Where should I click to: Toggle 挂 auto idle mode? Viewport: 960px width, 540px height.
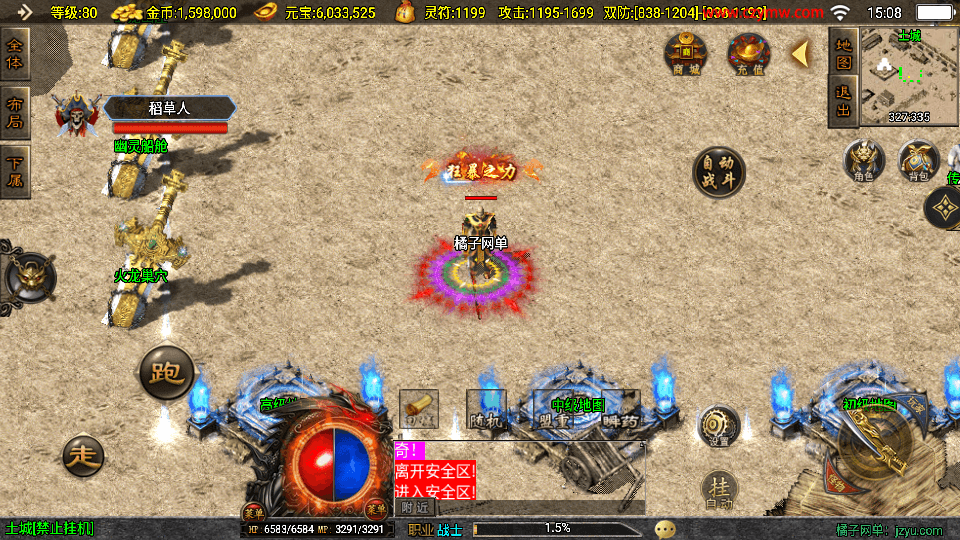pyautogui.click(x=718, y=489)
